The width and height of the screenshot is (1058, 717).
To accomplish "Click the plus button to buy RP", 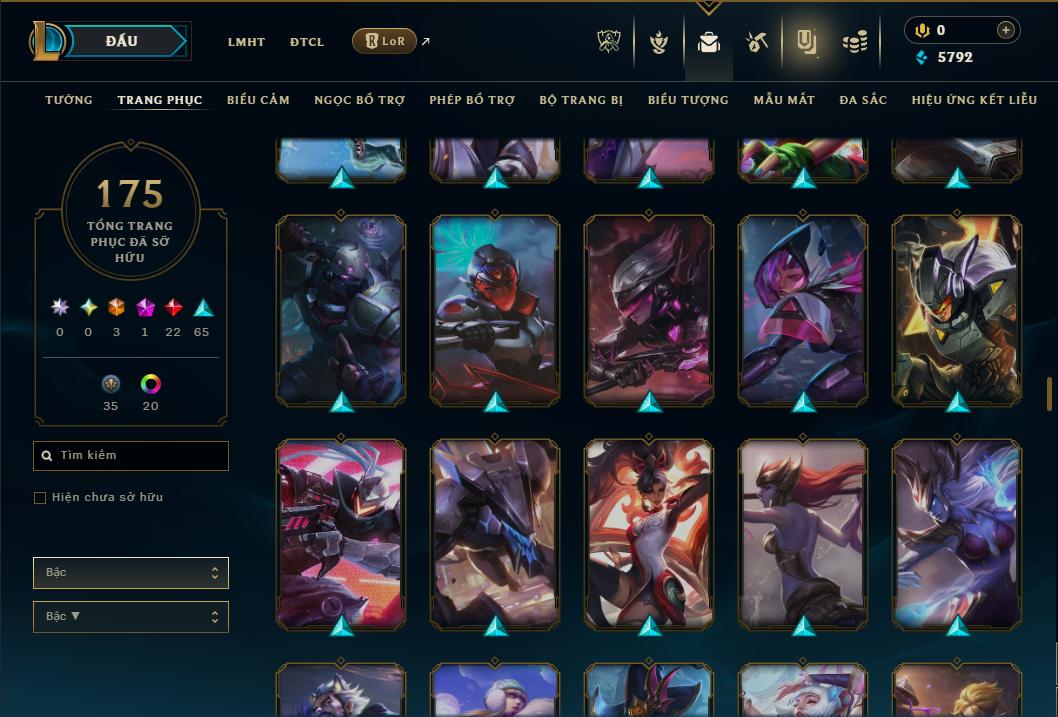I will [x=1005, y=30].
